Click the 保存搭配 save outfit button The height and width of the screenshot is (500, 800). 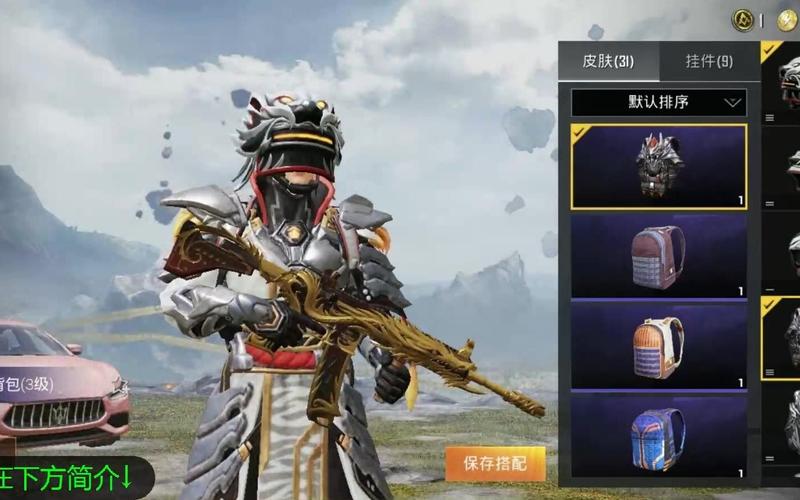point(495,464)
